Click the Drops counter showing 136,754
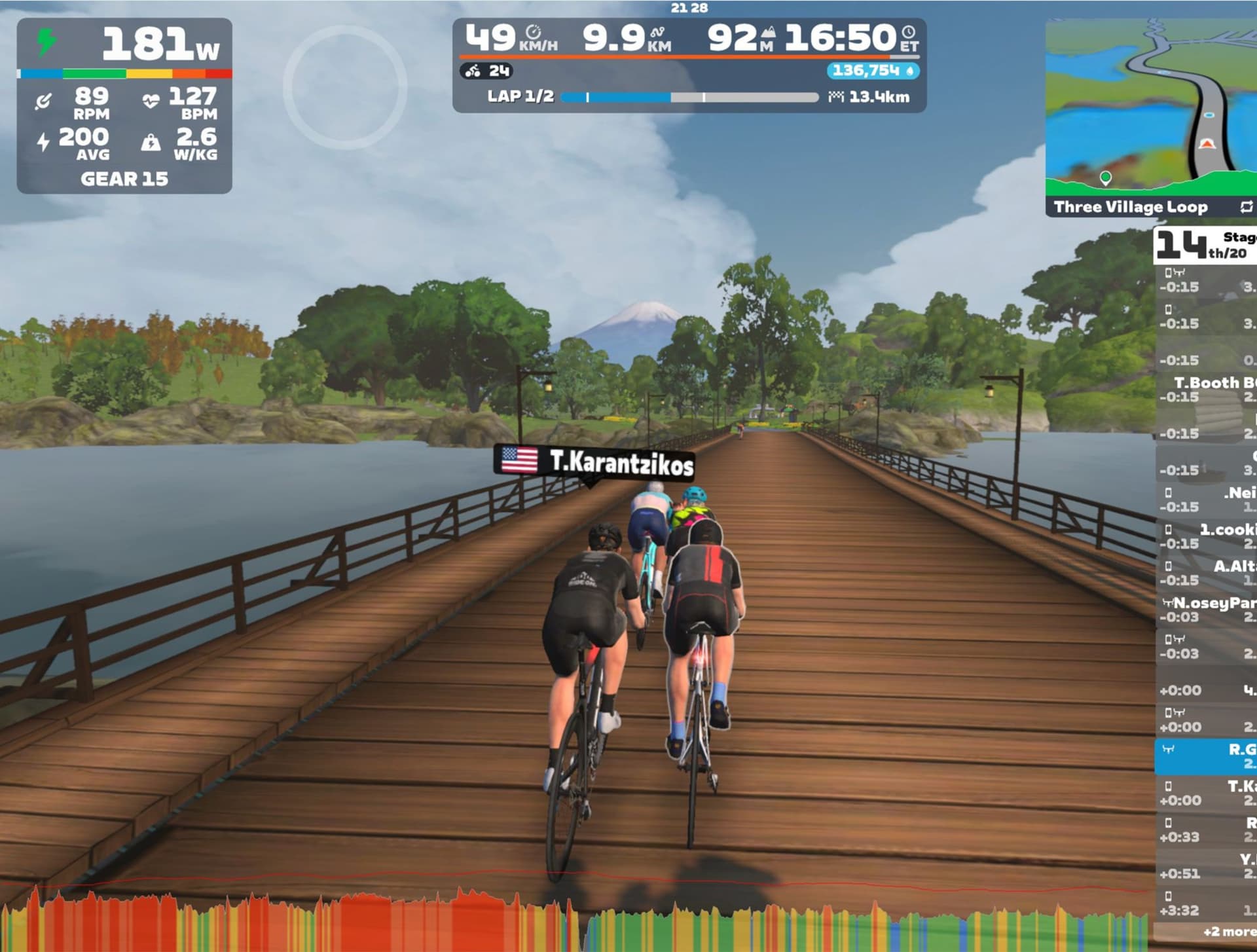The width and height of the screenshot is (1257, 952). (x=873, y=71)
